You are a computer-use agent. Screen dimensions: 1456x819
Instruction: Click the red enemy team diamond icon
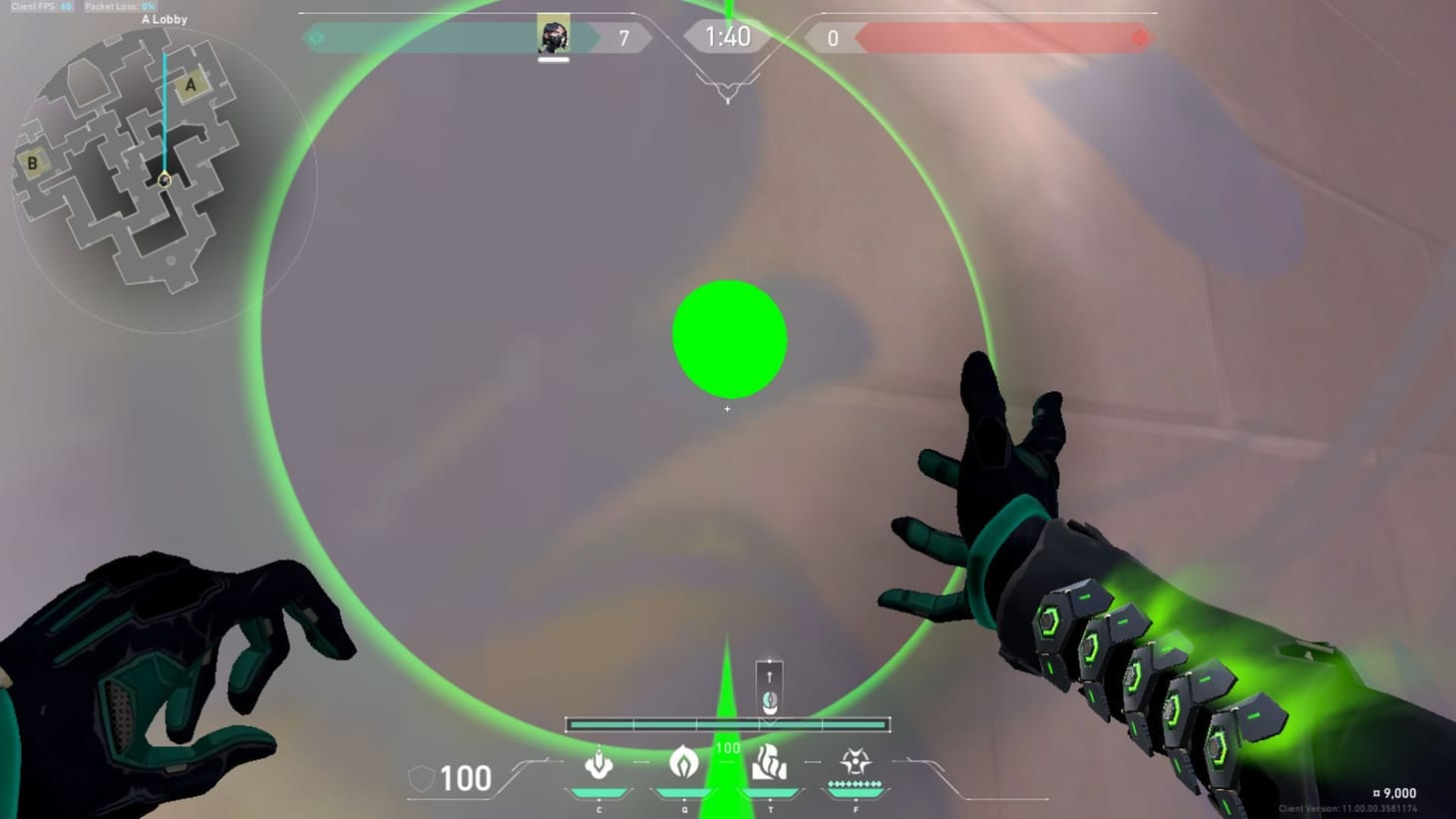(1140, 36)
